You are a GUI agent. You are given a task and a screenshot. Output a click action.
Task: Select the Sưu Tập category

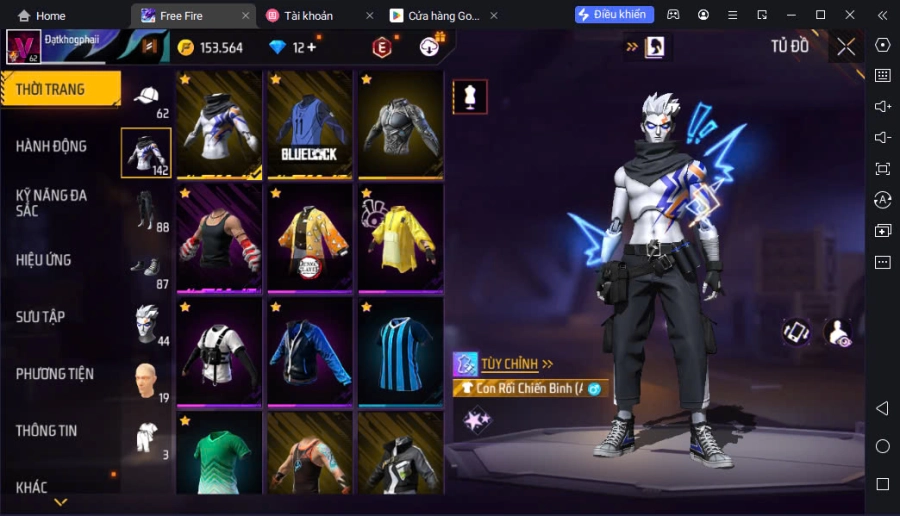click(41, 317)
